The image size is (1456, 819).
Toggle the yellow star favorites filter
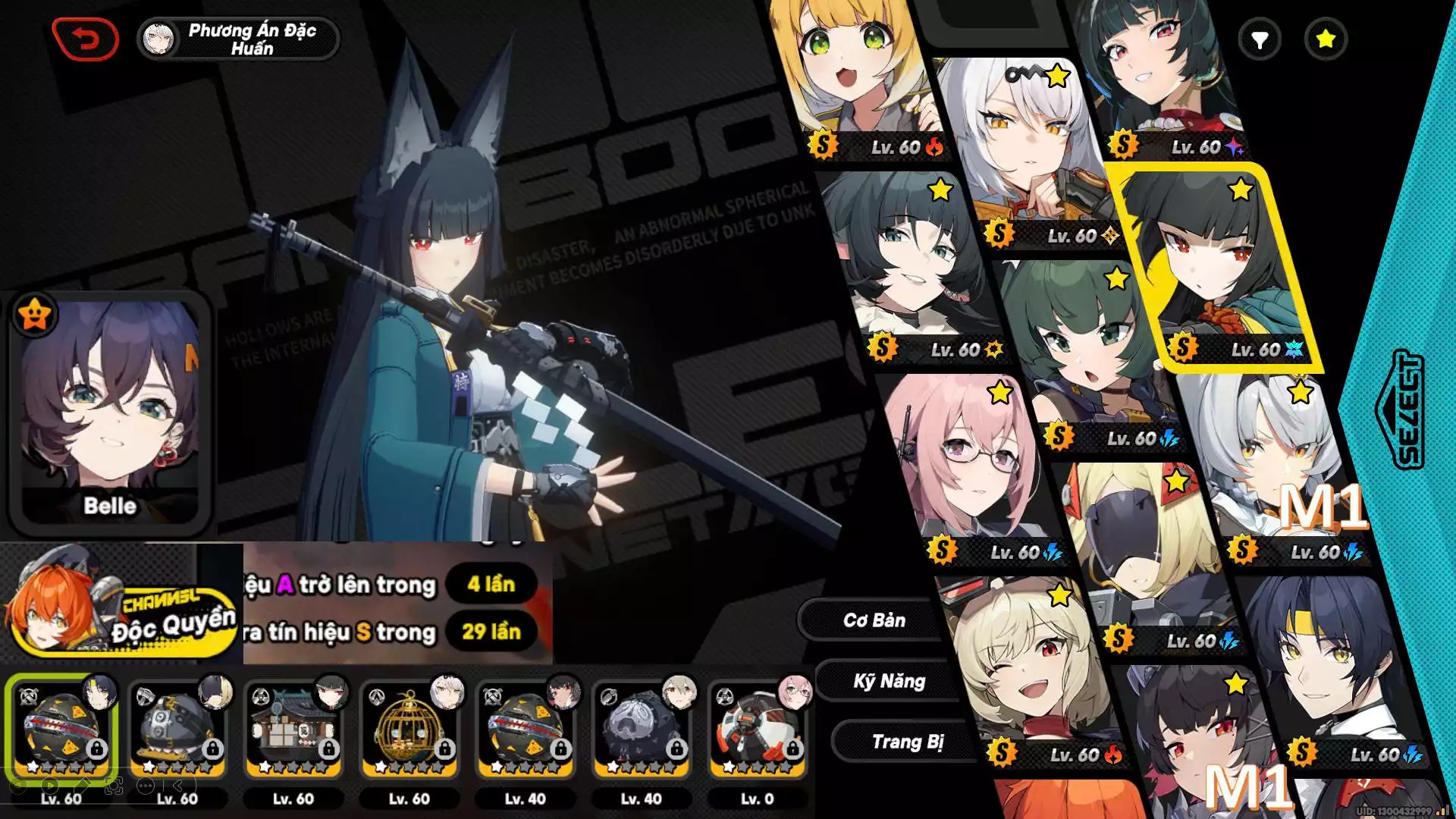pyautogui.click(x=1325, y=39)
